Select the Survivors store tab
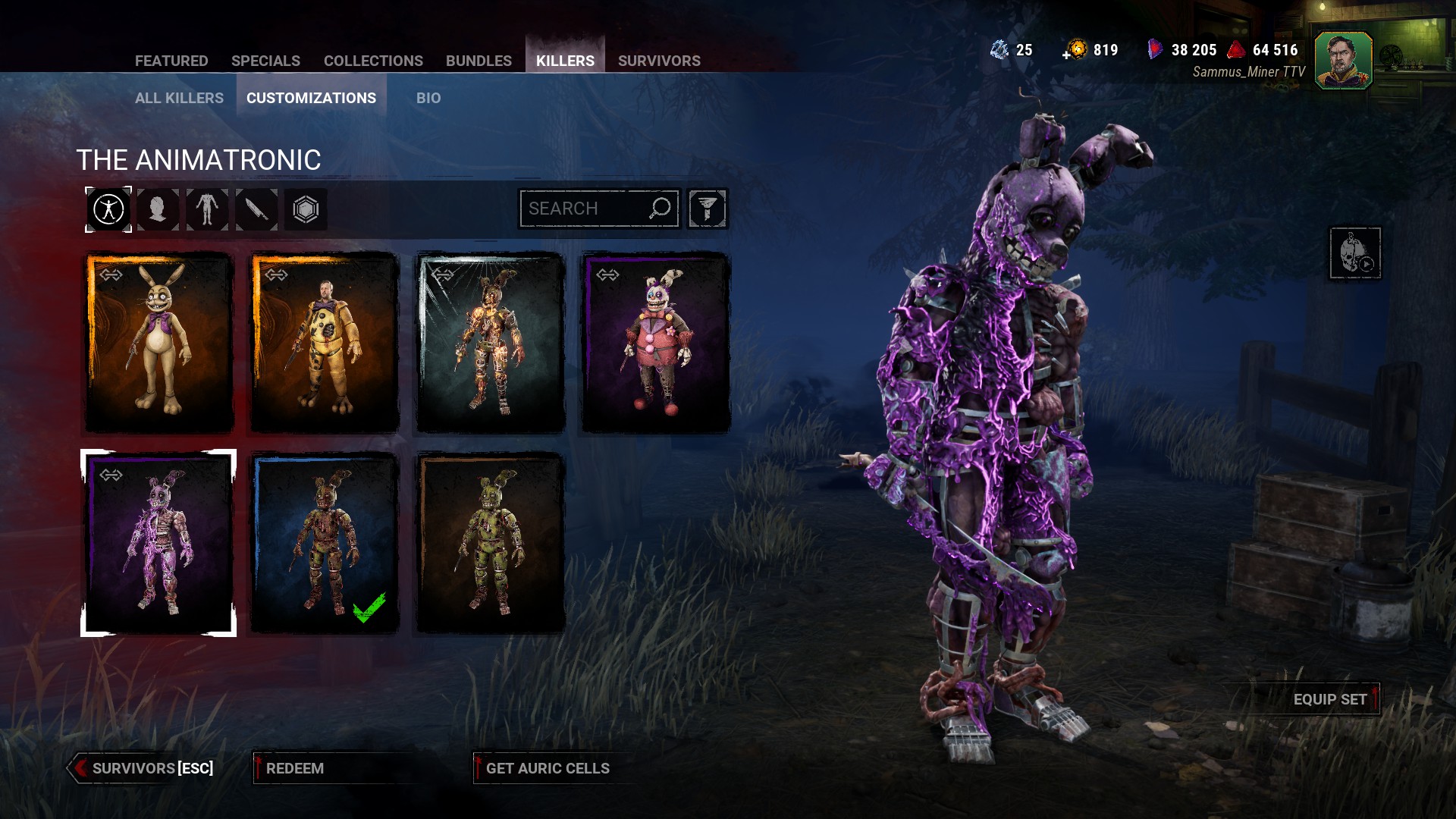The height and width of the screenshot is (819, 1456). pyautogui.click(x=659, y=61)
